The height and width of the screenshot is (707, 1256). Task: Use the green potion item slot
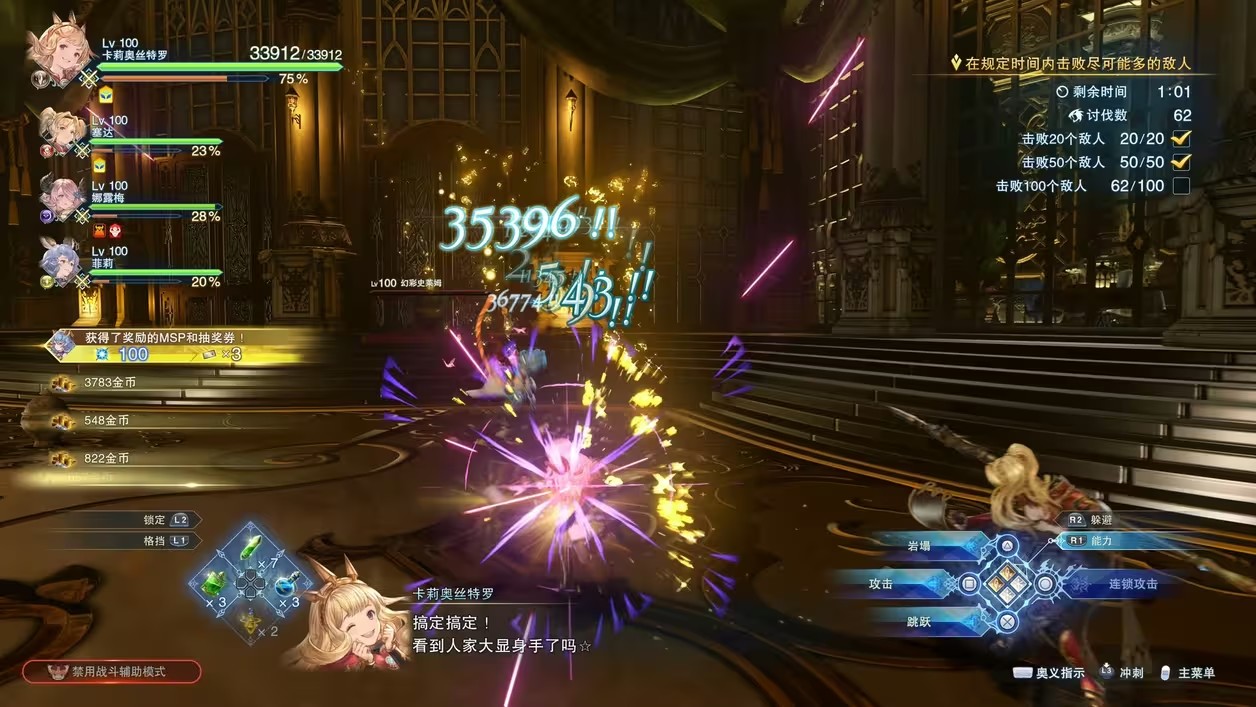[x=214, y=583]
